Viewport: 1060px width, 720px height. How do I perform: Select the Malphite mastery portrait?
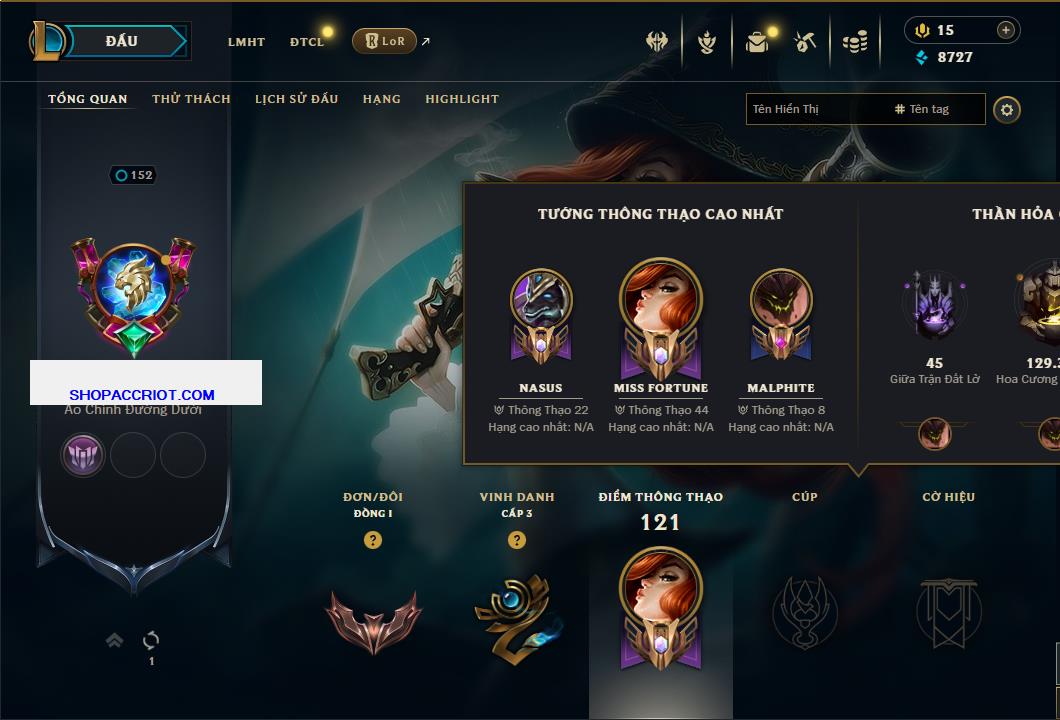tap(781, 305)
